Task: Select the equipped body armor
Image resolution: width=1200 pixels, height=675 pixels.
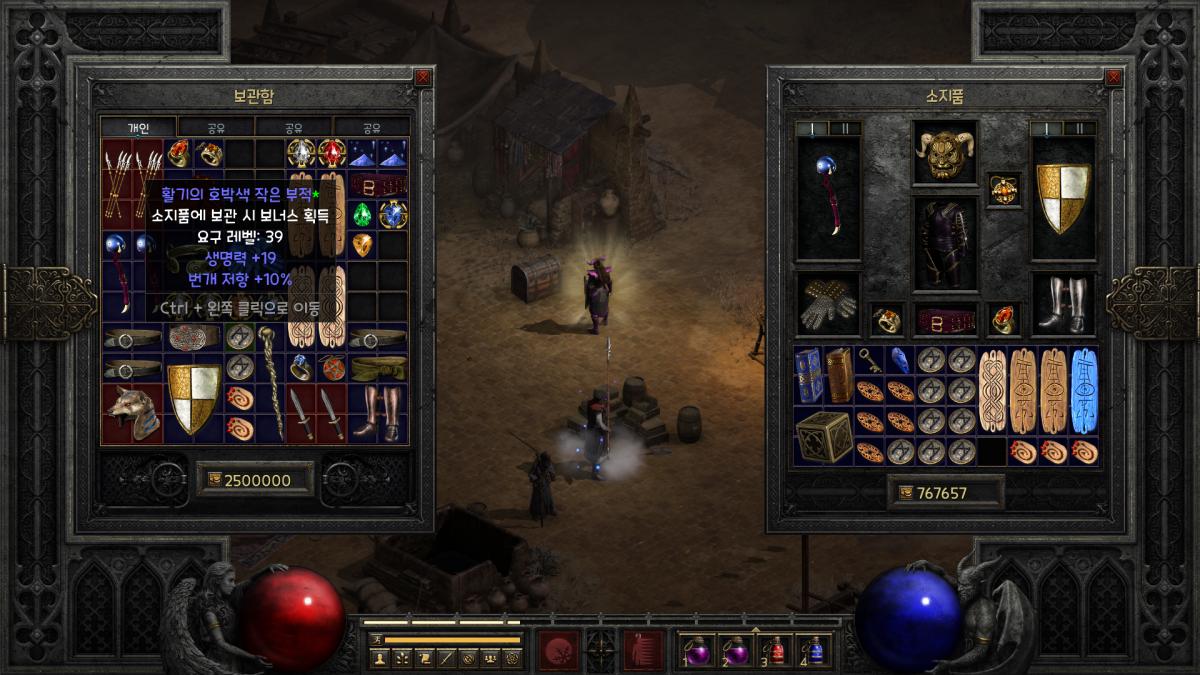Action: coord(944,243)
